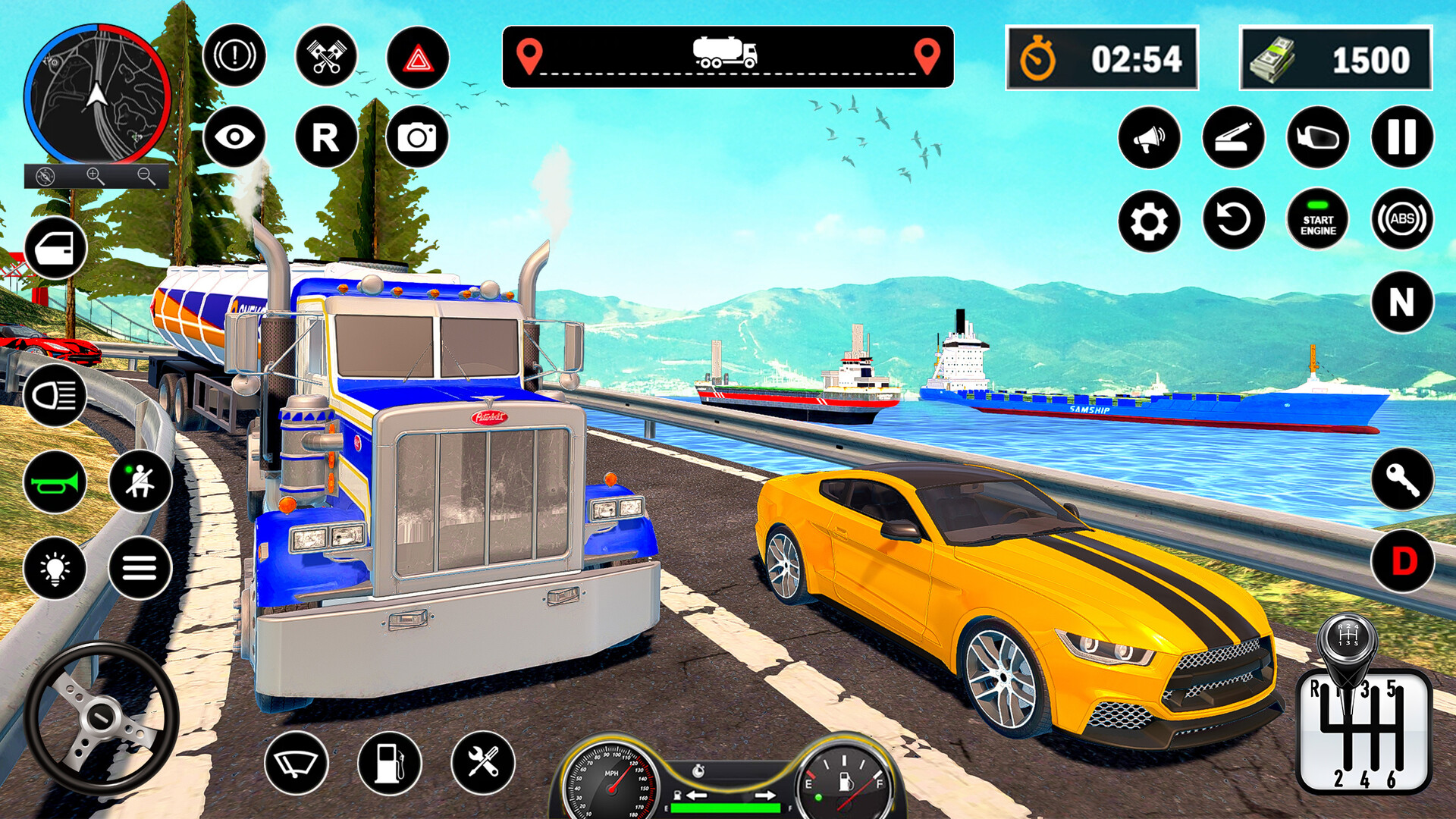Toggle the headlights button
Viewport: 1456px width, 819px height.
click(55, 395)
